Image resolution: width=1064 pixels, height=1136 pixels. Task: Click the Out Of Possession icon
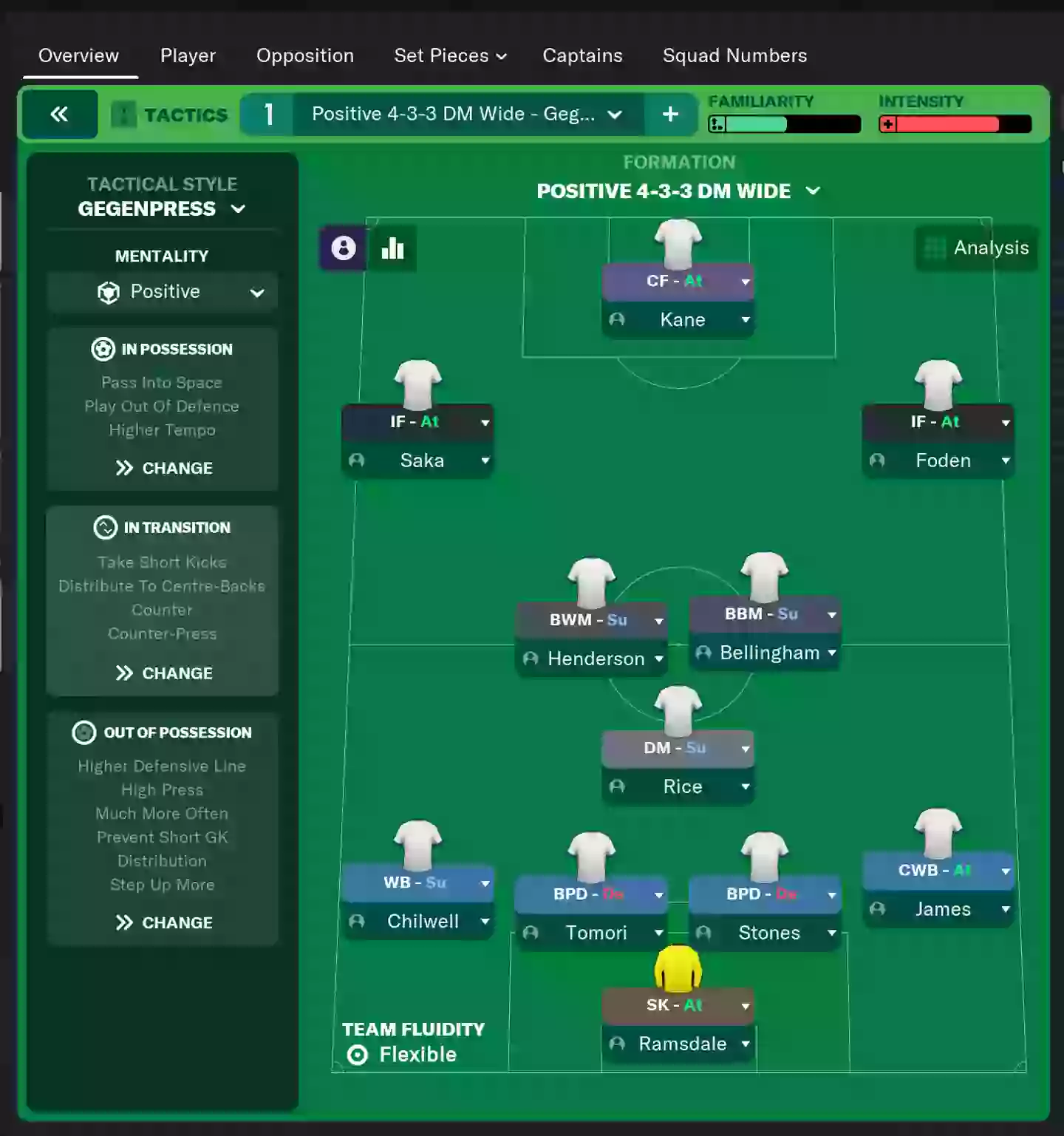coord(84,732)
